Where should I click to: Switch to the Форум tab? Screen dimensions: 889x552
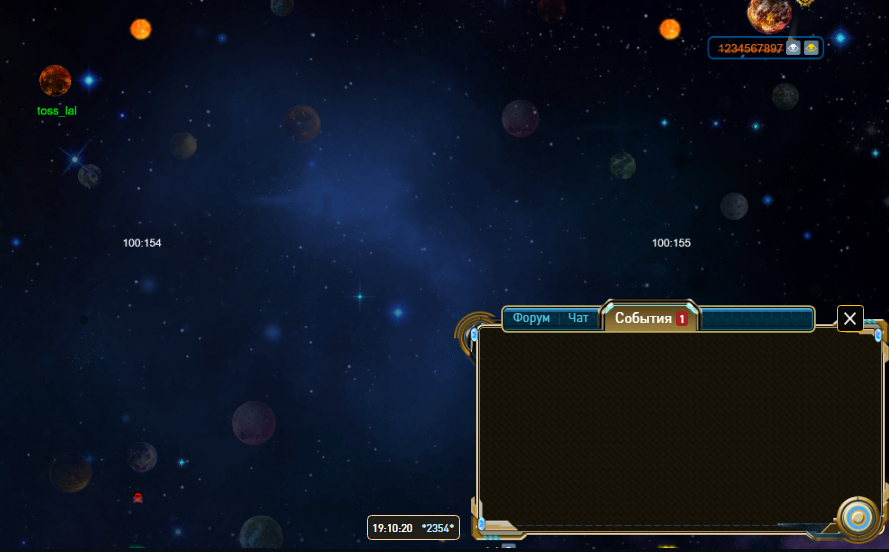[x=531, y=318]
